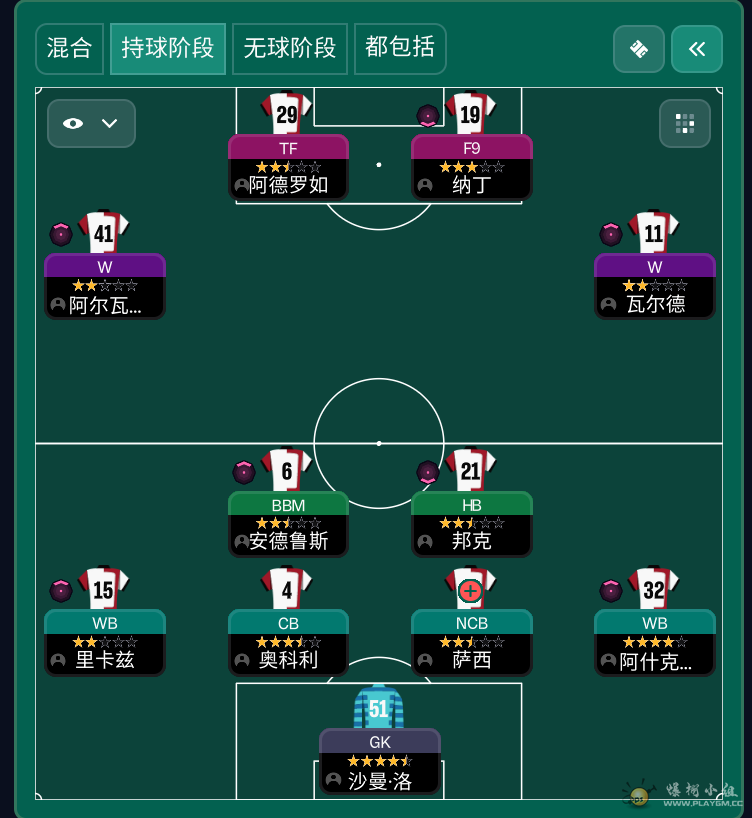
Task: Select BBM midfielder 安德鲁斯
Action: 288,523
